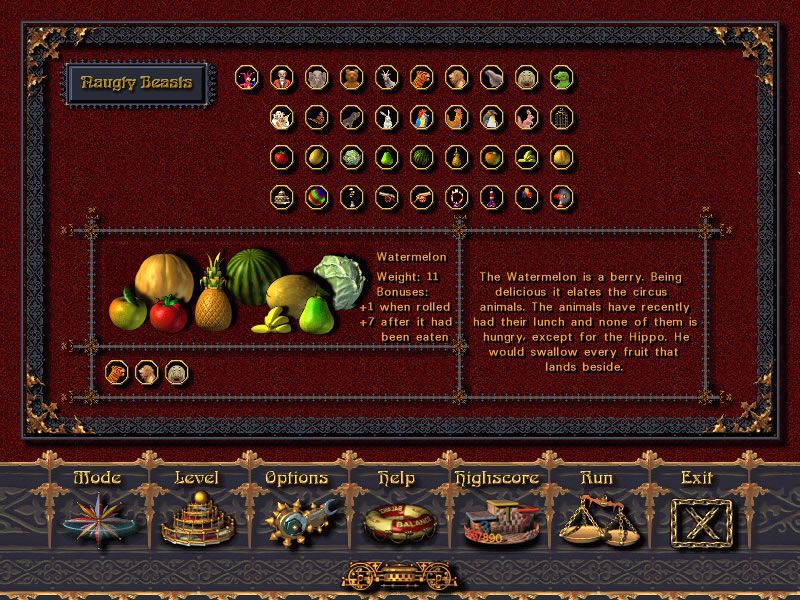Open the Level selection
Screen dimensions: 800x600
point(195,511)
